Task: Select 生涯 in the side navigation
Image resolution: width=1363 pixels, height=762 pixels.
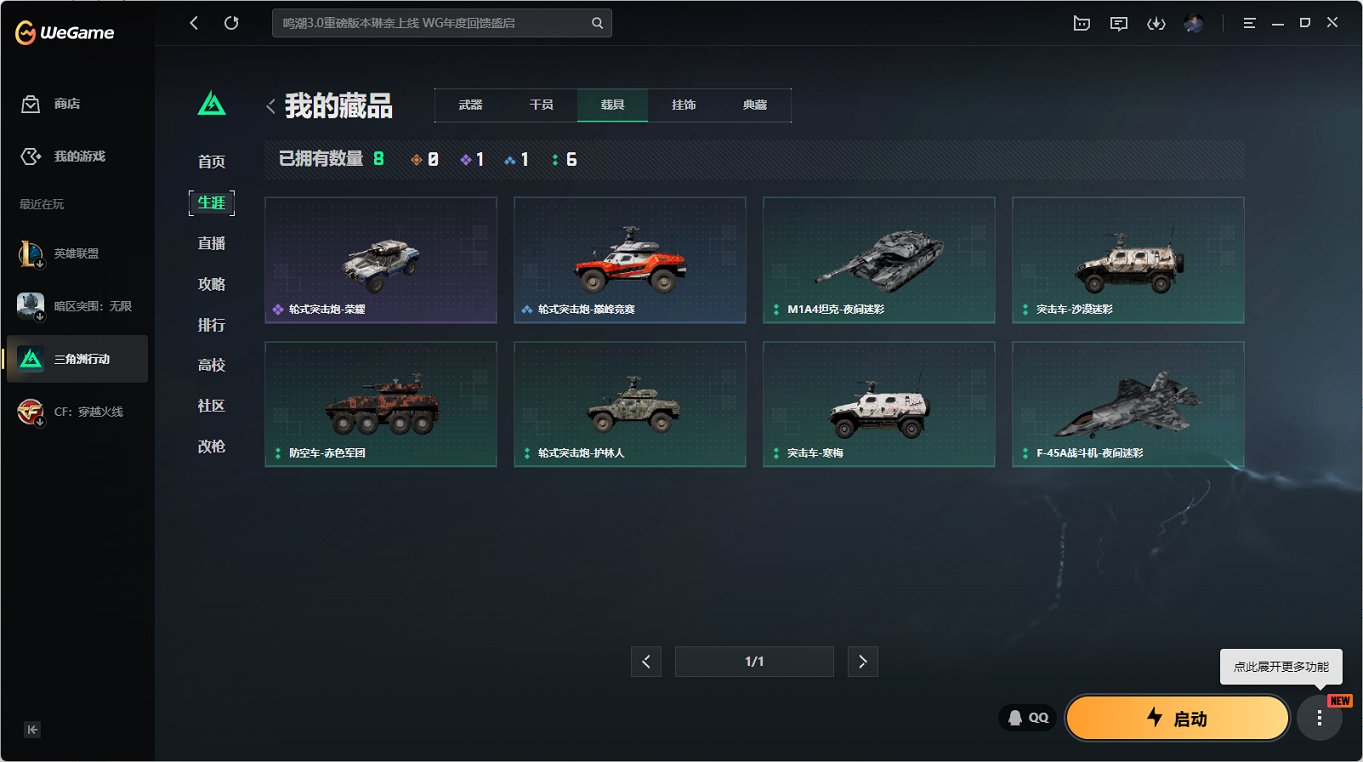Action: pyautogui.click(x=211, y=202)
